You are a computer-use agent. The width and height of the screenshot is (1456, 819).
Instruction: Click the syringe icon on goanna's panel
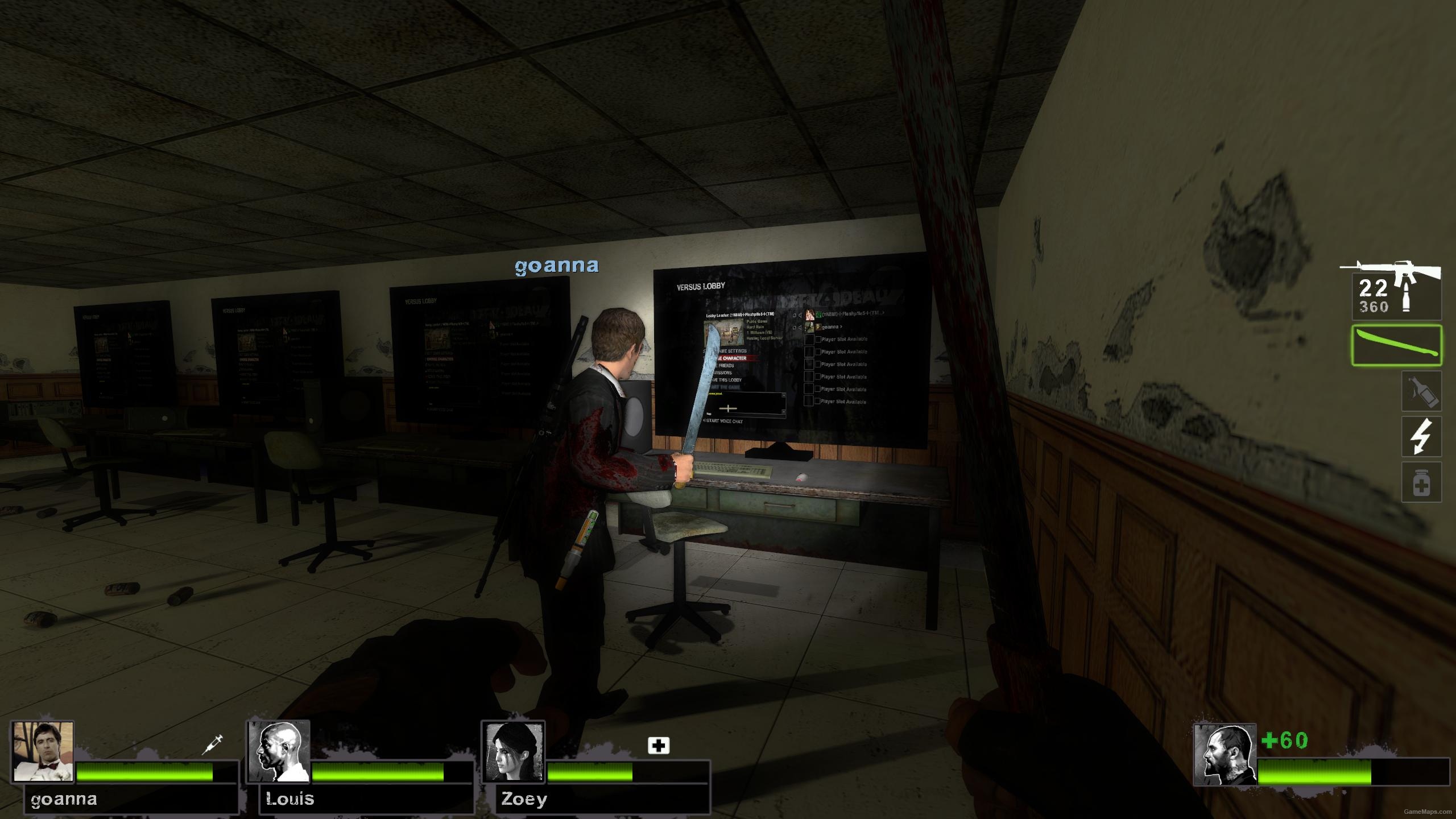click(x=213, y=744)
